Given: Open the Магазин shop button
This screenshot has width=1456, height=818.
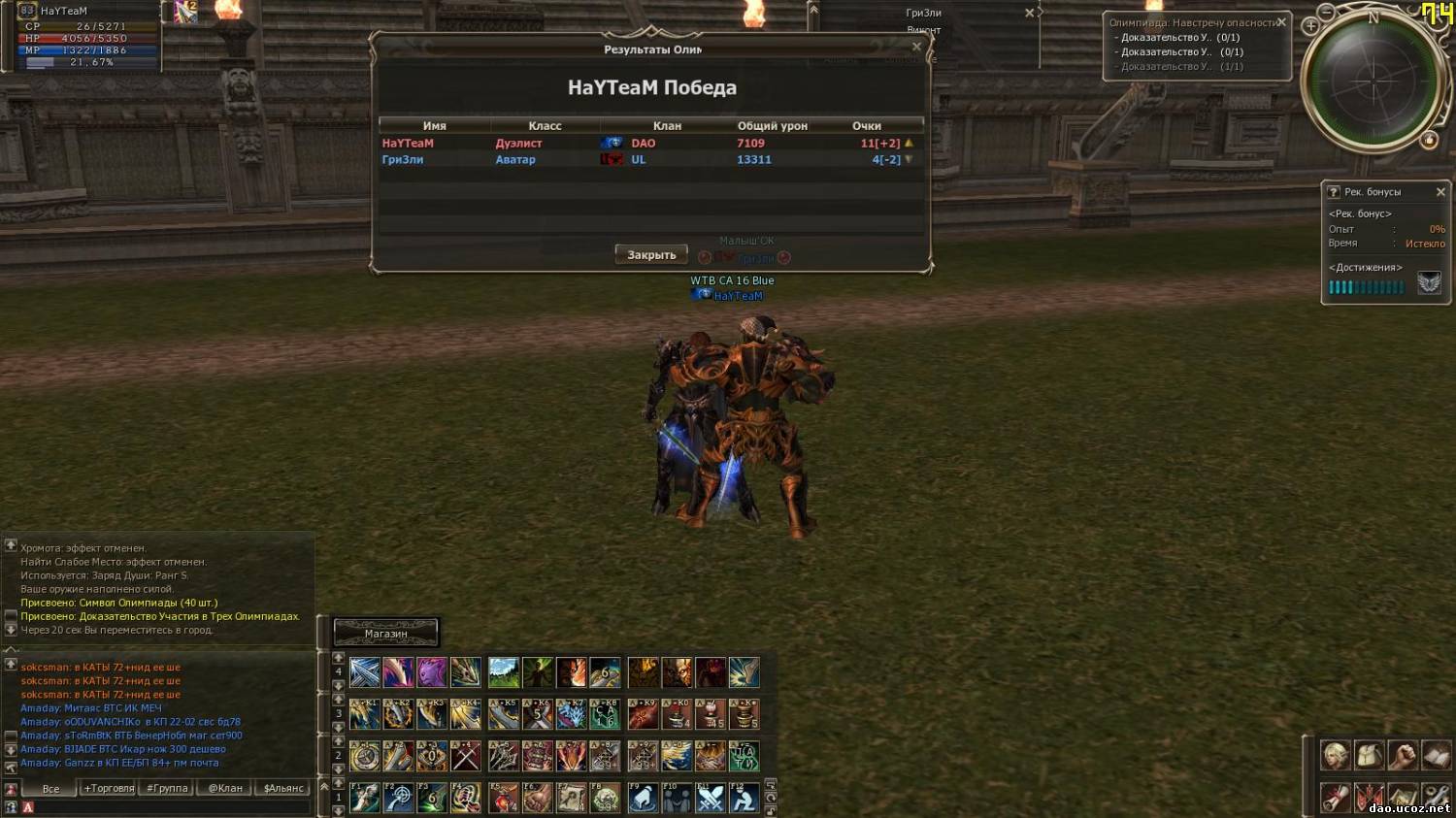Looking at the screenshot, I should tap(386, 634).
